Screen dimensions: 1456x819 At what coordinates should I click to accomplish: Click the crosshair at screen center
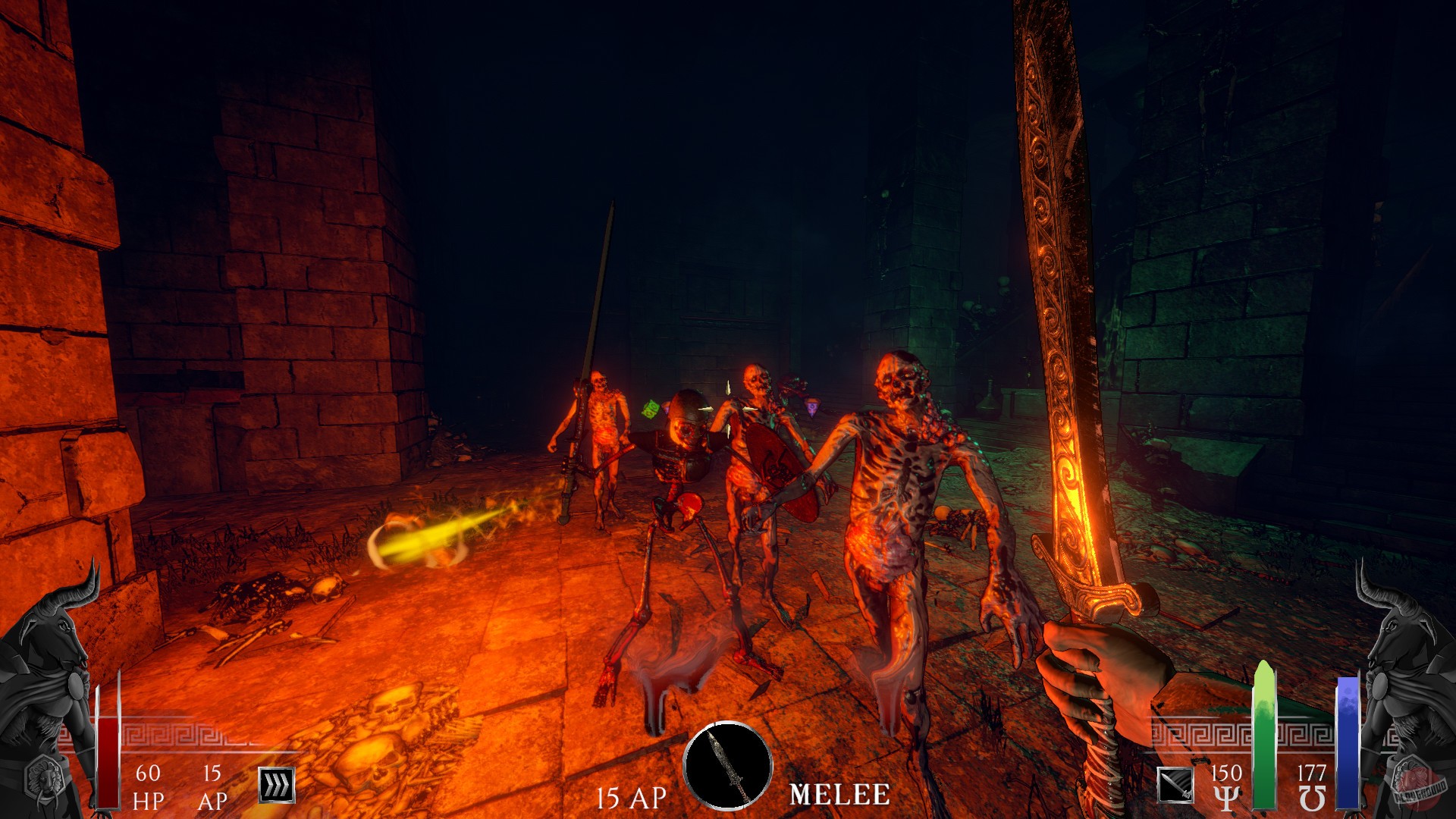click(x=728, y=409)
